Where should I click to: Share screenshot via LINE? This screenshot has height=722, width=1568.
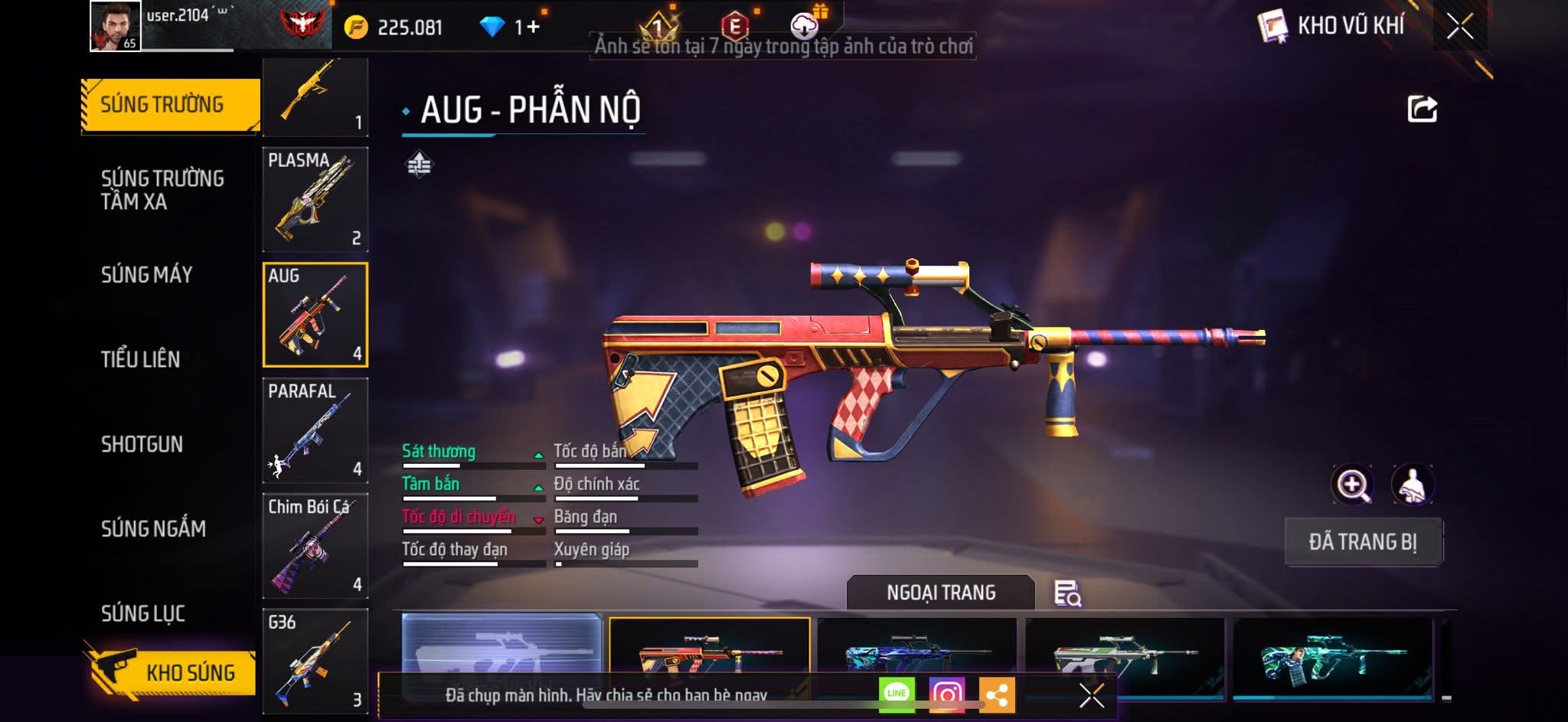tap(897, 694)
